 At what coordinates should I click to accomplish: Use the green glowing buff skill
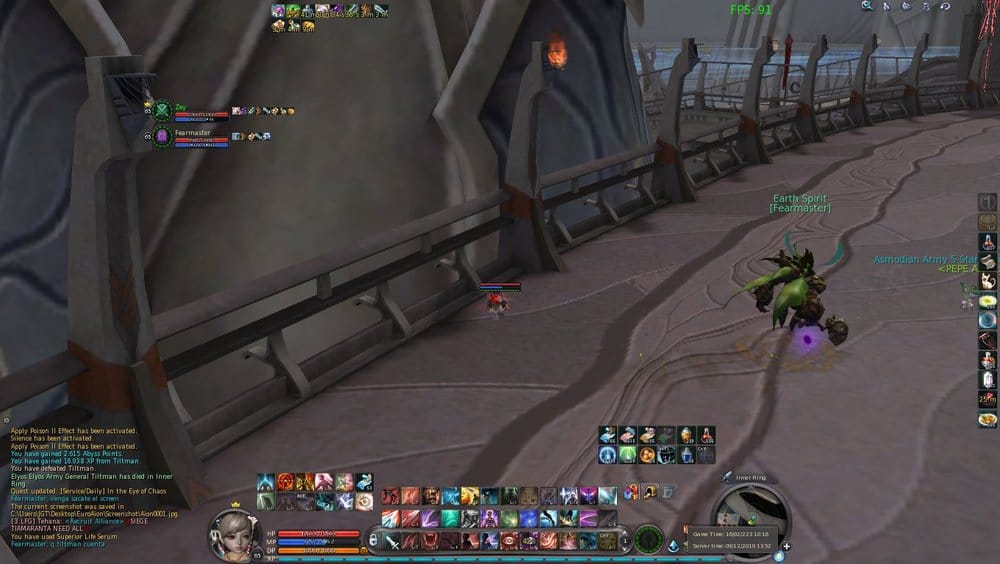pyautogui.click(x=626, y=454)
